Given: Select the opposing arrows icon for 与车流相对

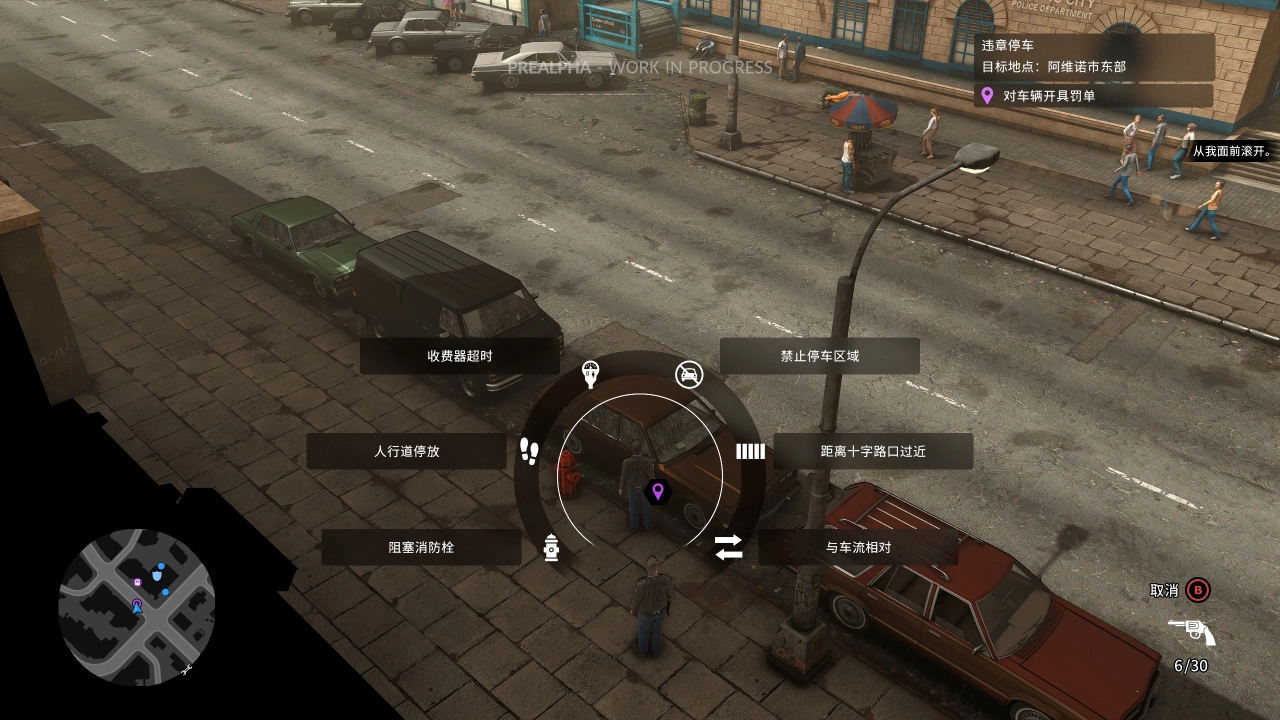Looking at the screenshot, I should coord(727,546).
